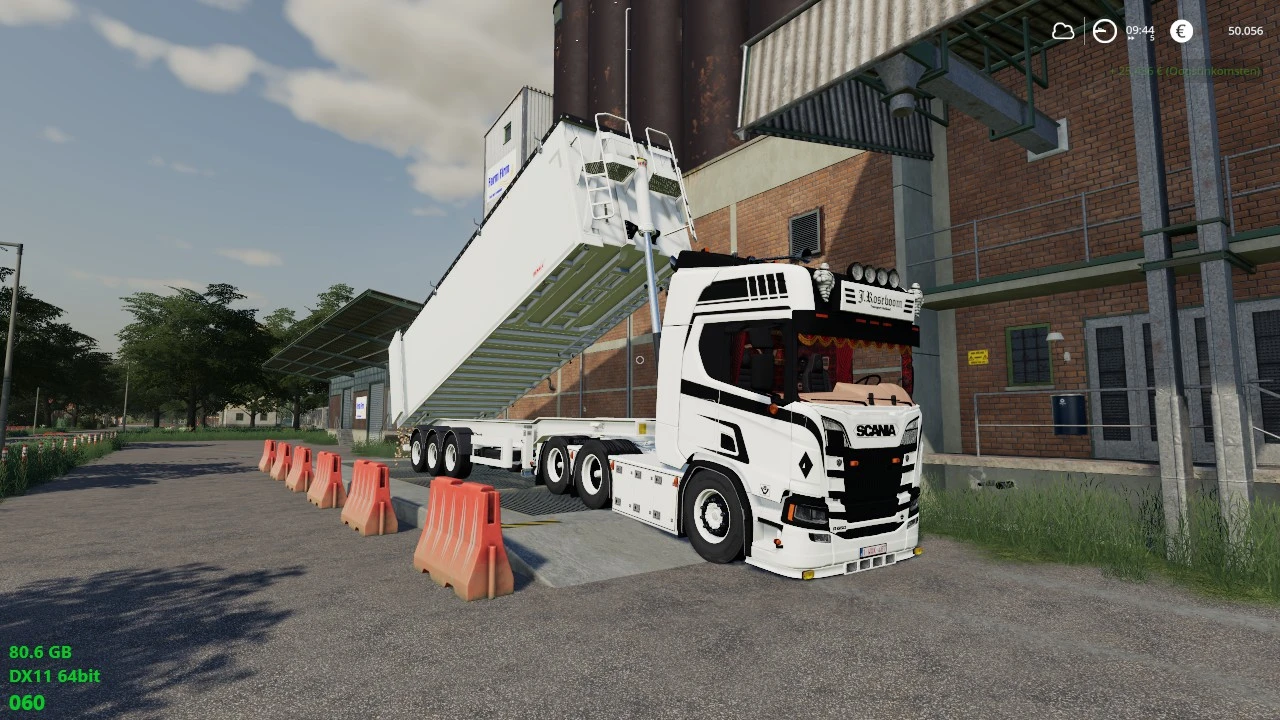Click the 80.6 GB memory readout
Viewport: 1280px width, 720px height.
(40, 651)
